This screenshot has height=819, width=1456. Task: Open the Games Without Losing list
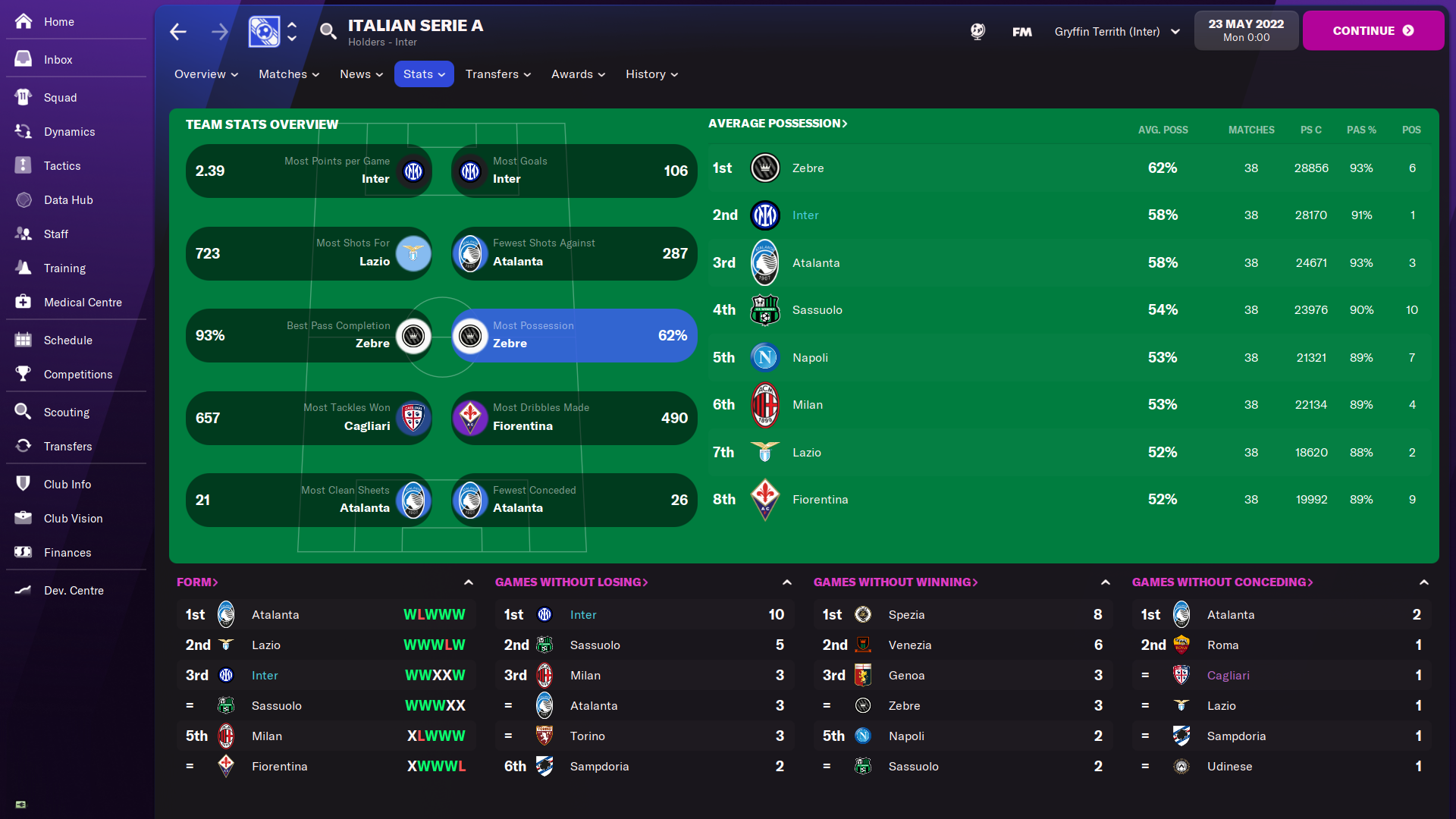pyautogui.click(x=571, y=582)
